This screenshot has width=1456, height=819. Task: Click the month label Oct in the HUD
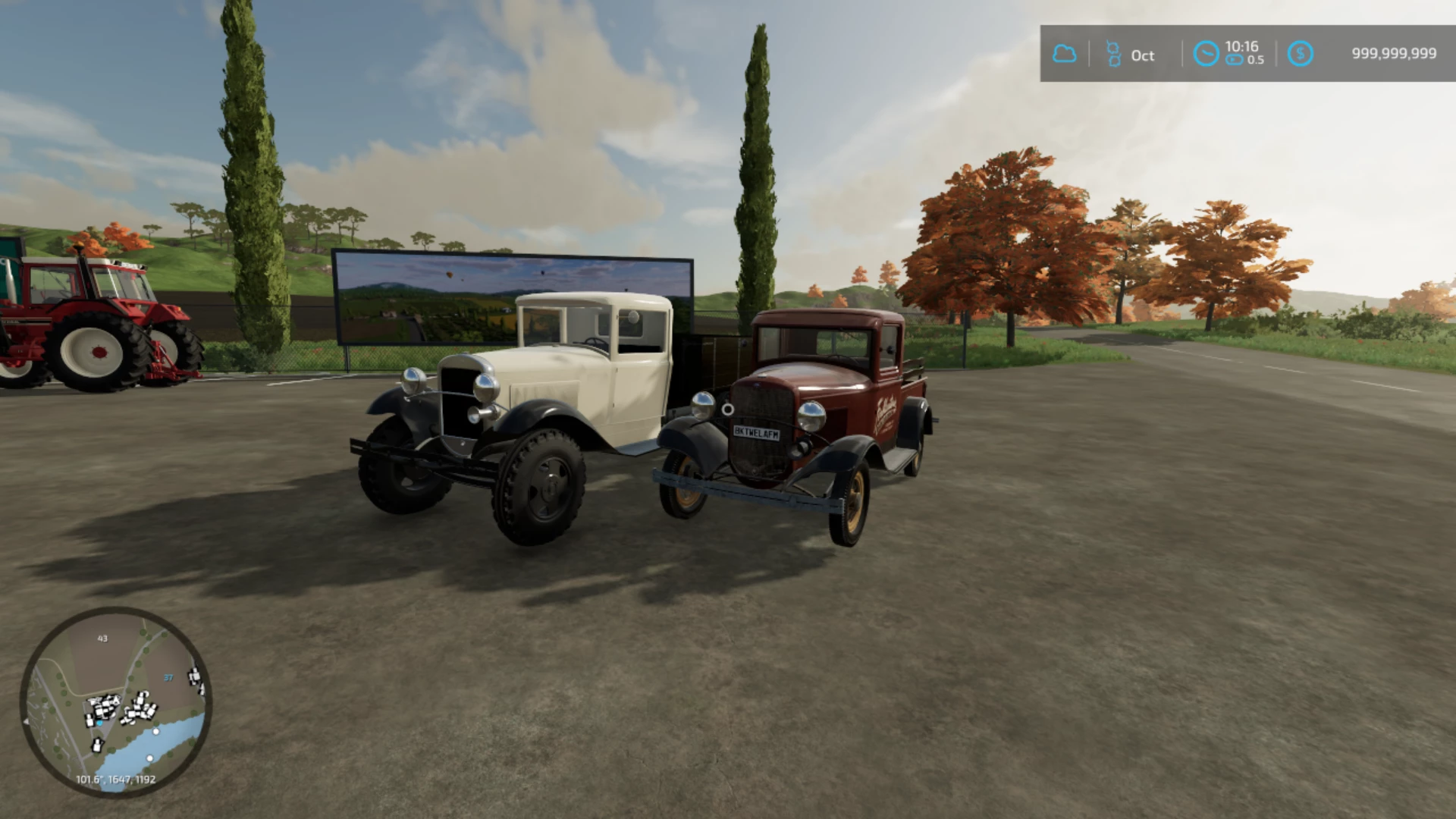[x=1143, y=55]
